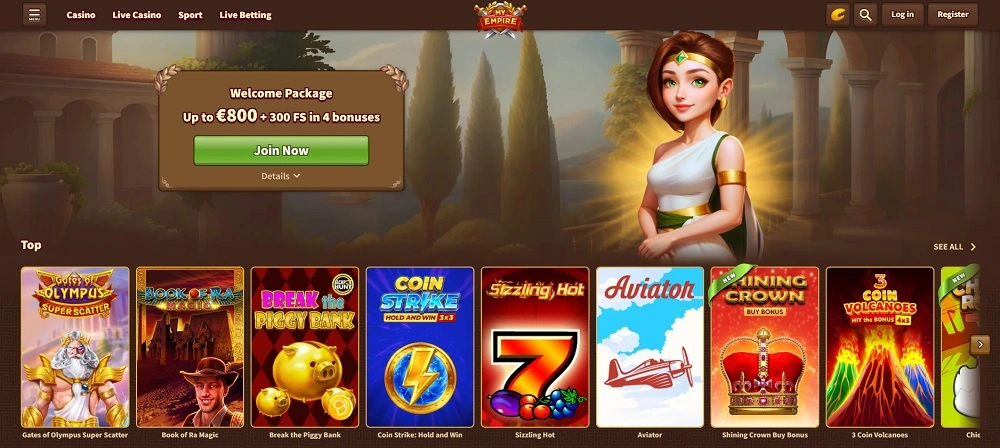The image size is (1000, 448).
Task: Play Break the Piggy Bank
Action: (305, 347)
